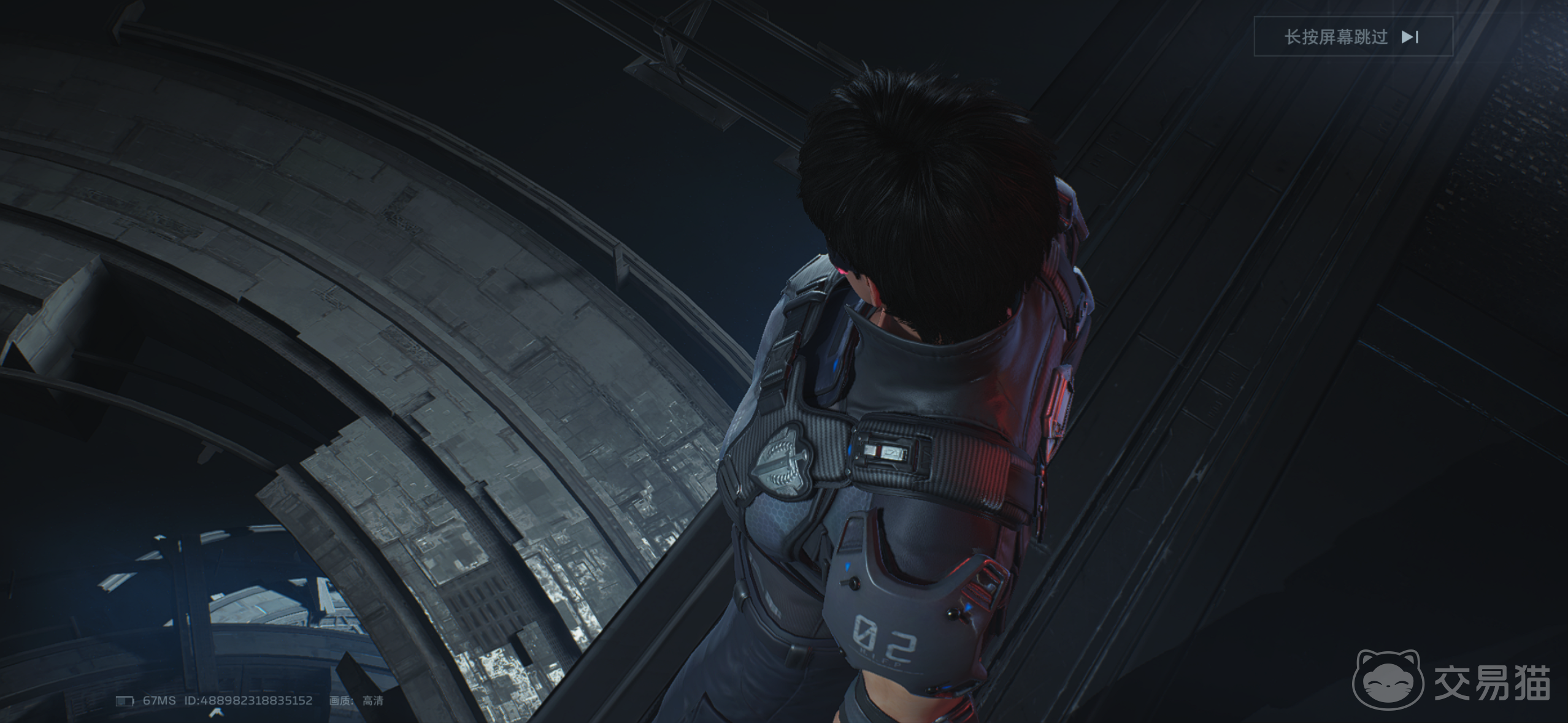Skip the cutscene with 长按屏幕跳过 button

click(x=1353, y=37)
